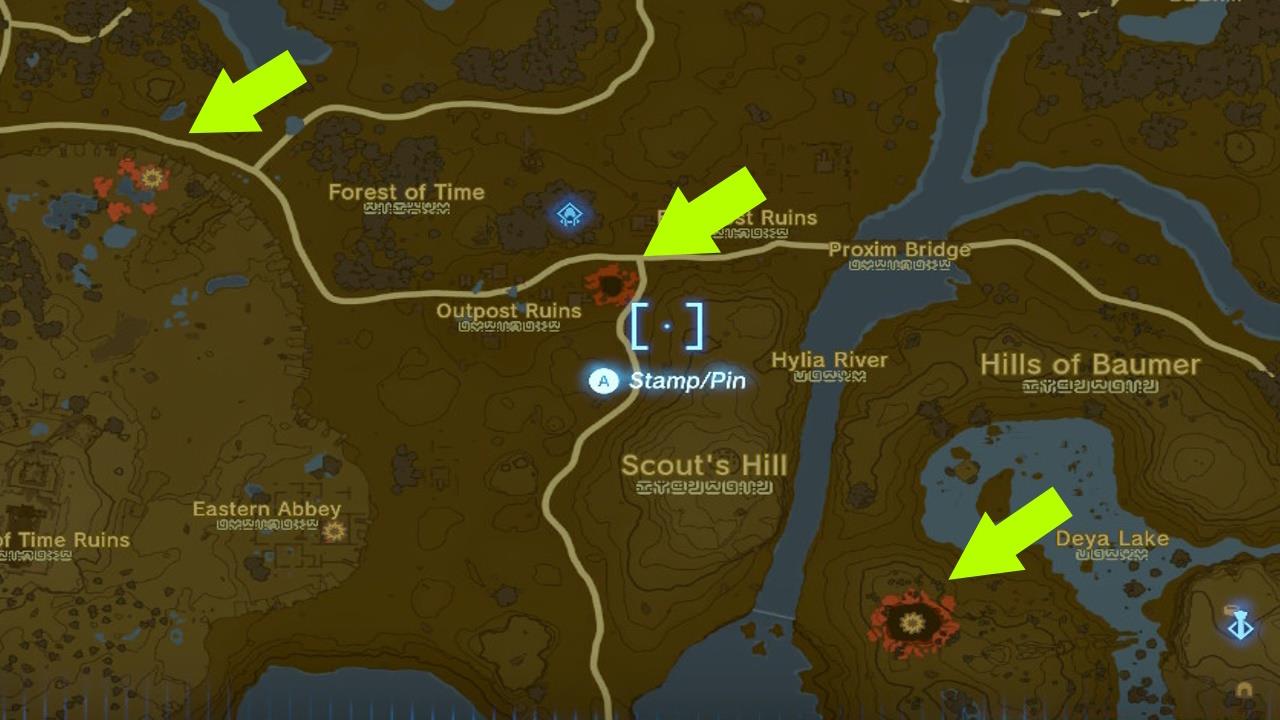Click the Deya Lake label
The height and width of the screenshot is (720, 1280).
pyautogui.click(x=1114, y=538)
